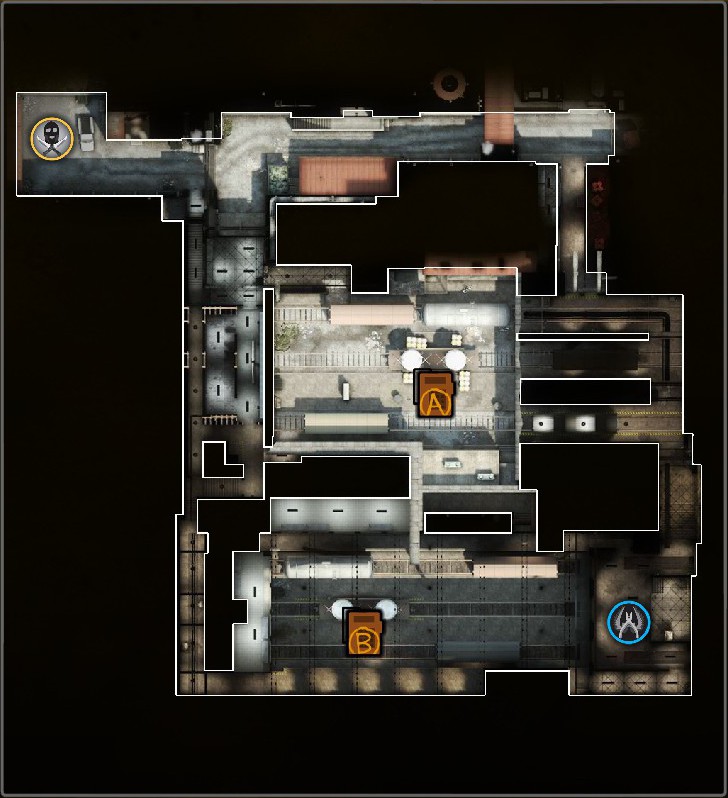Click the bombsite A marker
The height and width of the screenshot is (798, 728).
[435, 395]
